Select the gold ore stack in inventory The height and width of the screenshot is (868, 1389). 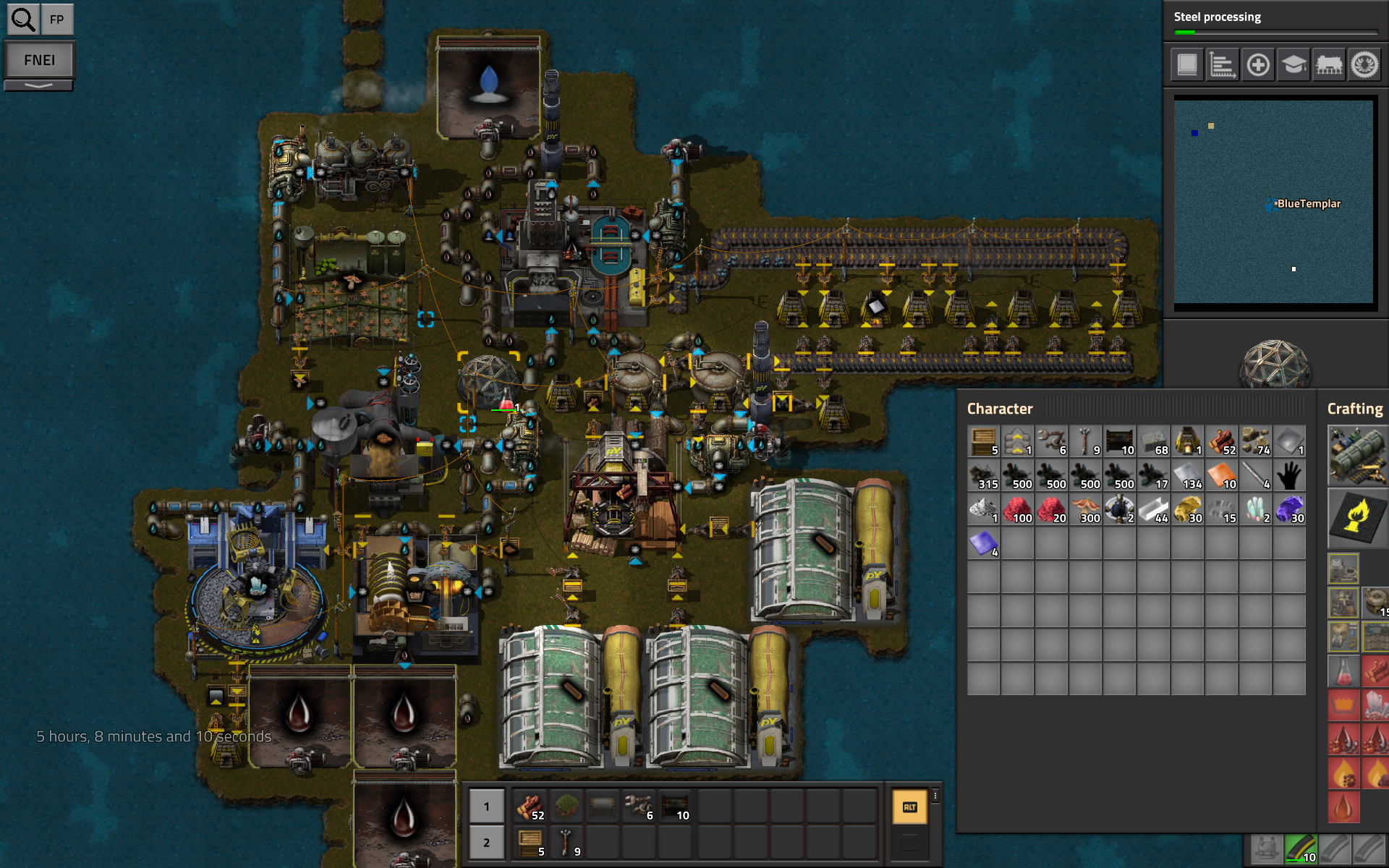1187,509
